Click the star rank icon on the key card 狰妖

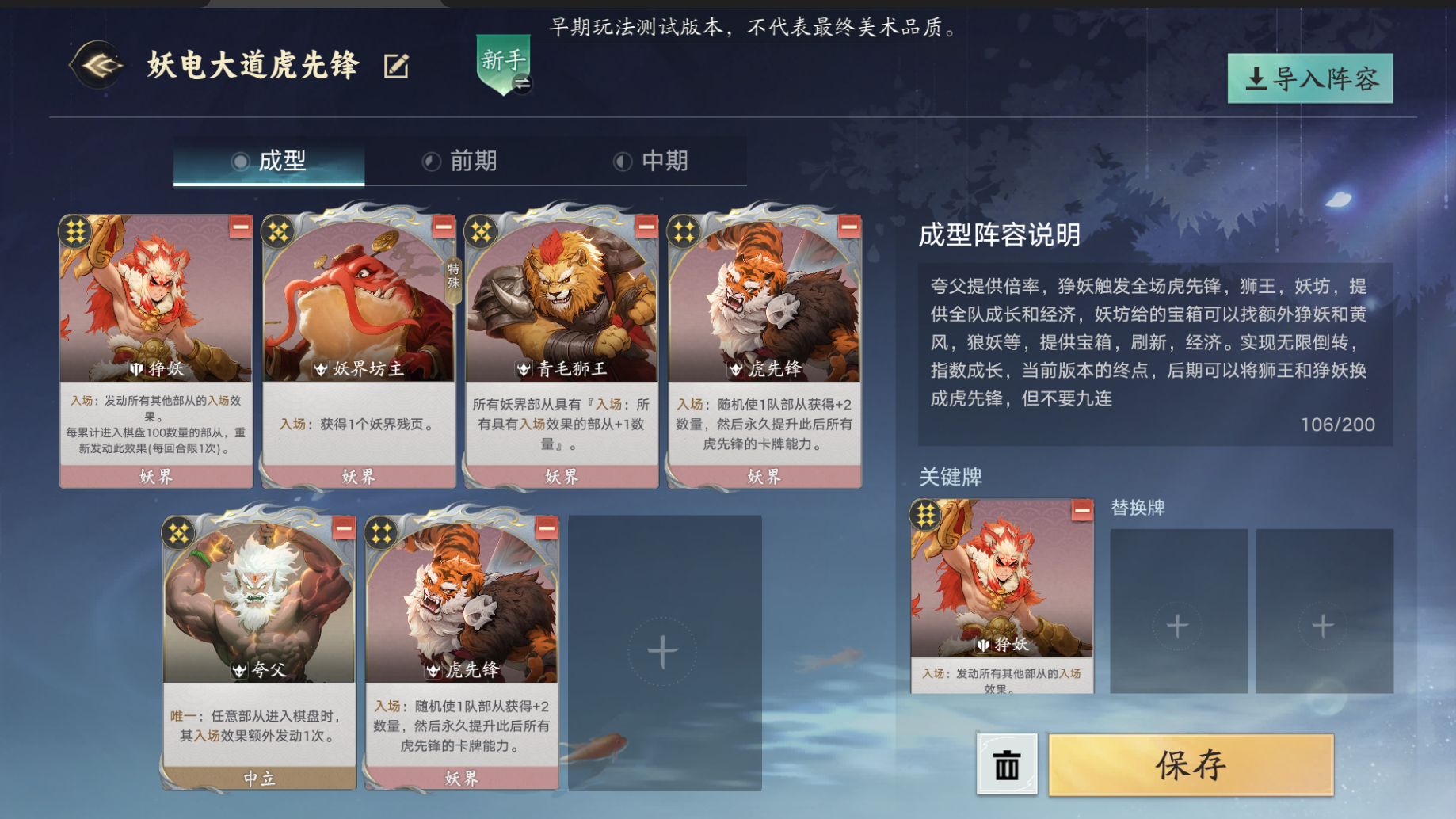[925, 515]
